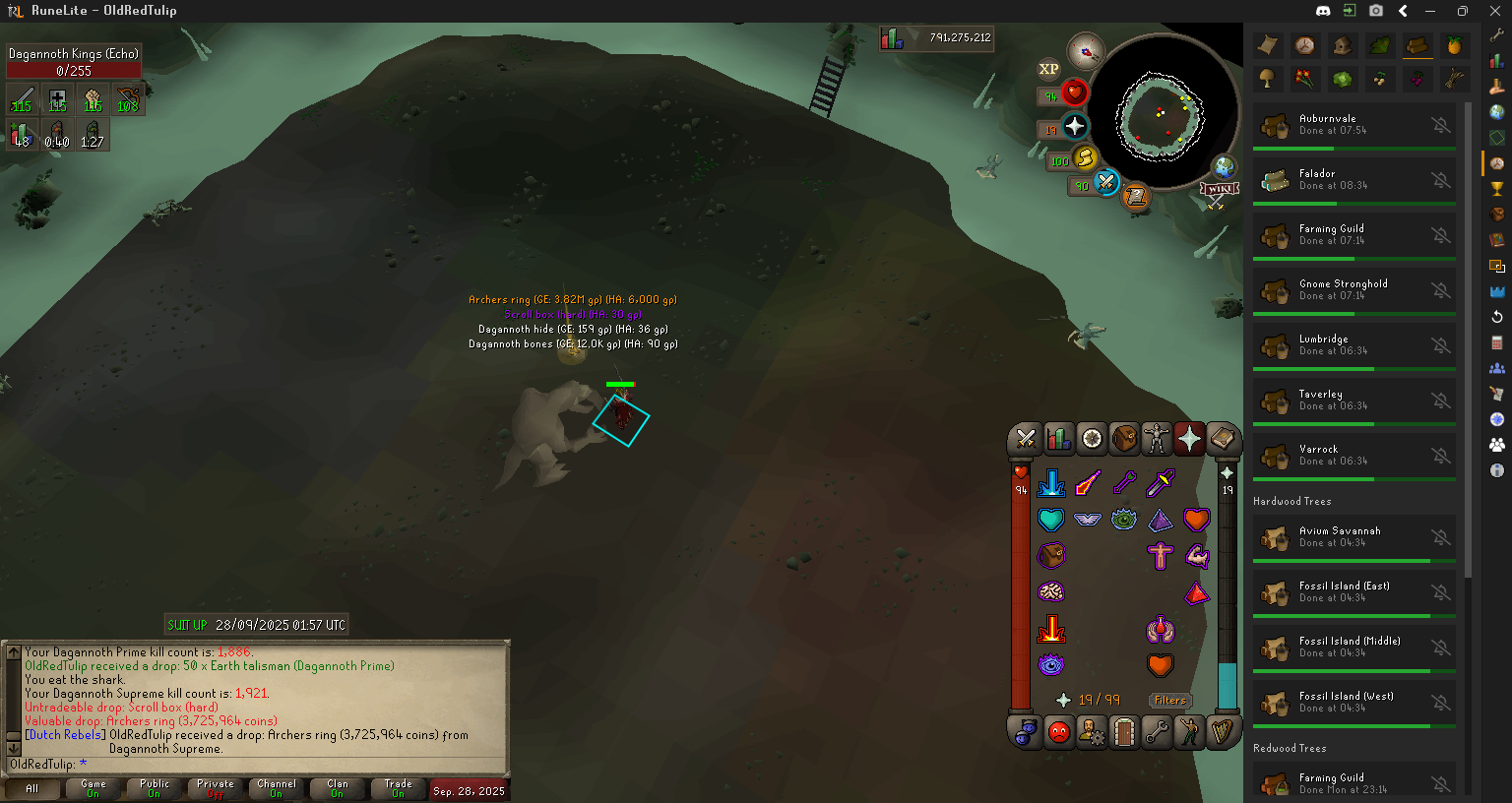Click the compass to face north
Screen dimensions: 1512x803
[1086, 51]
